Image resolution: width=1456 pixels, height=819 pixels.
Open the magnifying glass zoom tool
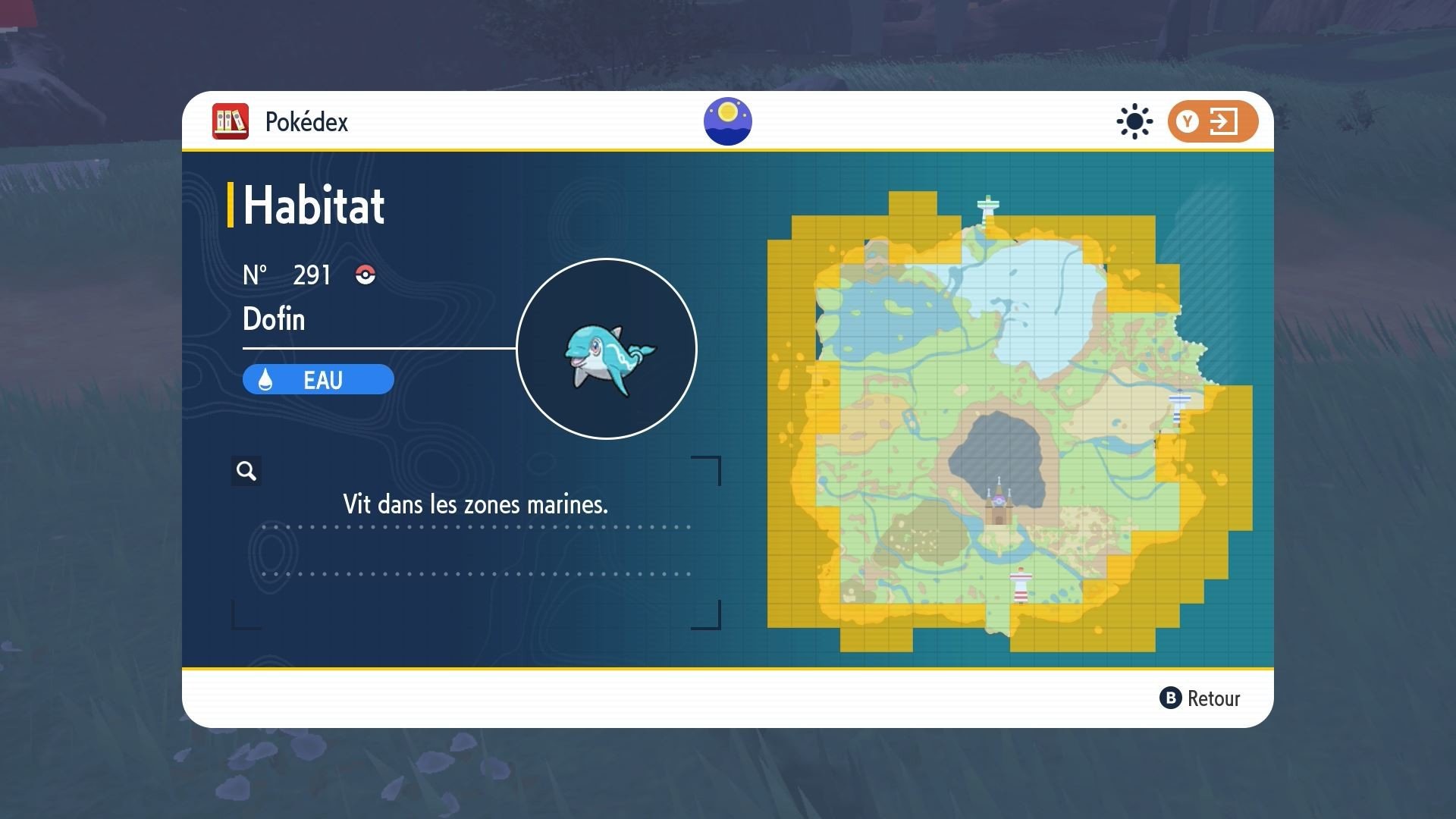pyautogui.click(x=245, y=471)
